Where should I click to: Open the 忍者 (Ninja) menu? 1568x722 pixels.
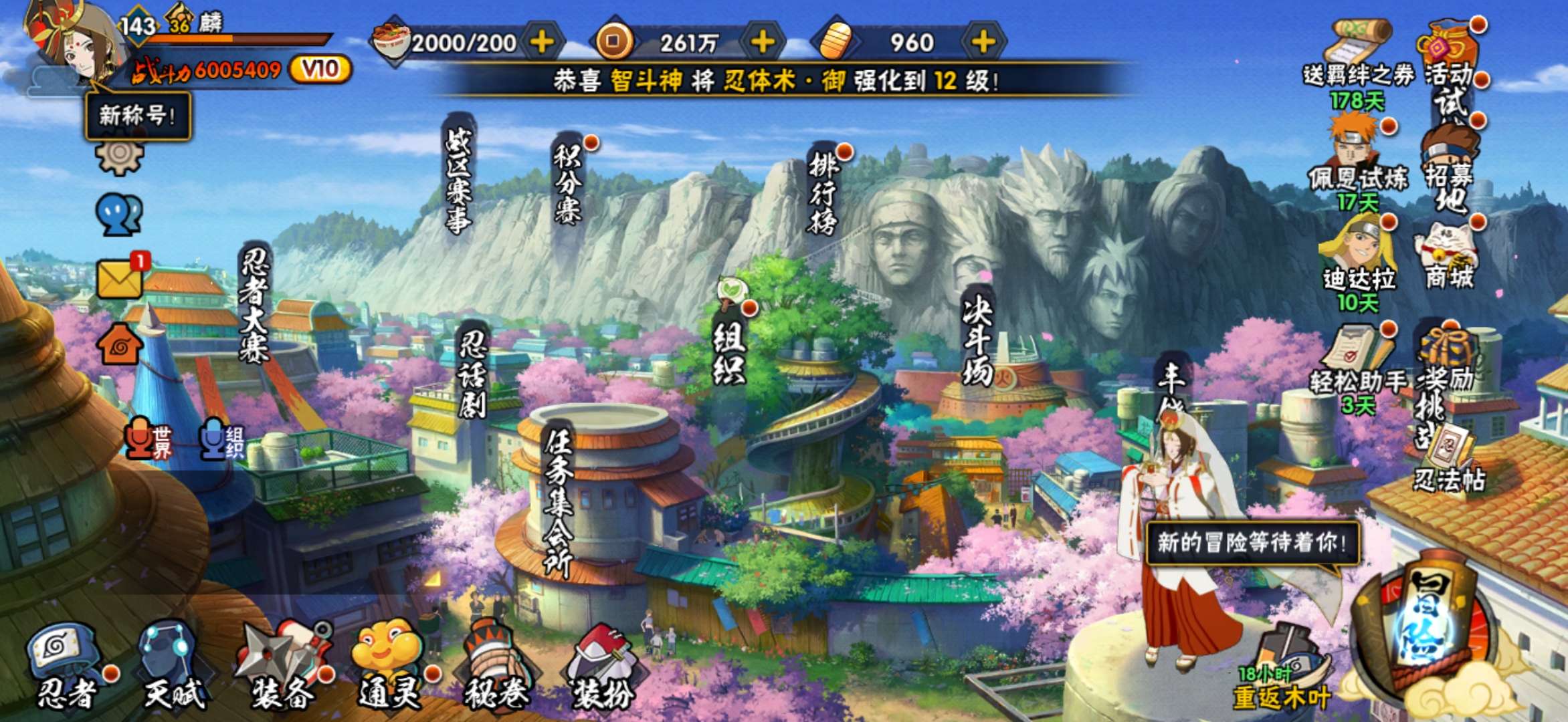coord(65,665)
